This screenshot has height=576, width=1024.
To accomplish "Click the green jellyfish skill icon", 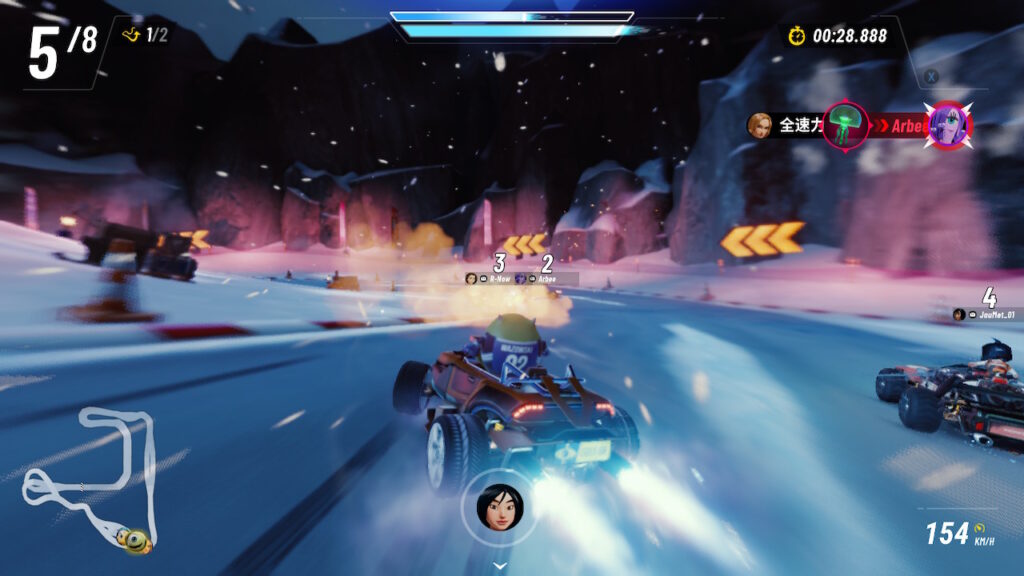I will coord(846,126).
